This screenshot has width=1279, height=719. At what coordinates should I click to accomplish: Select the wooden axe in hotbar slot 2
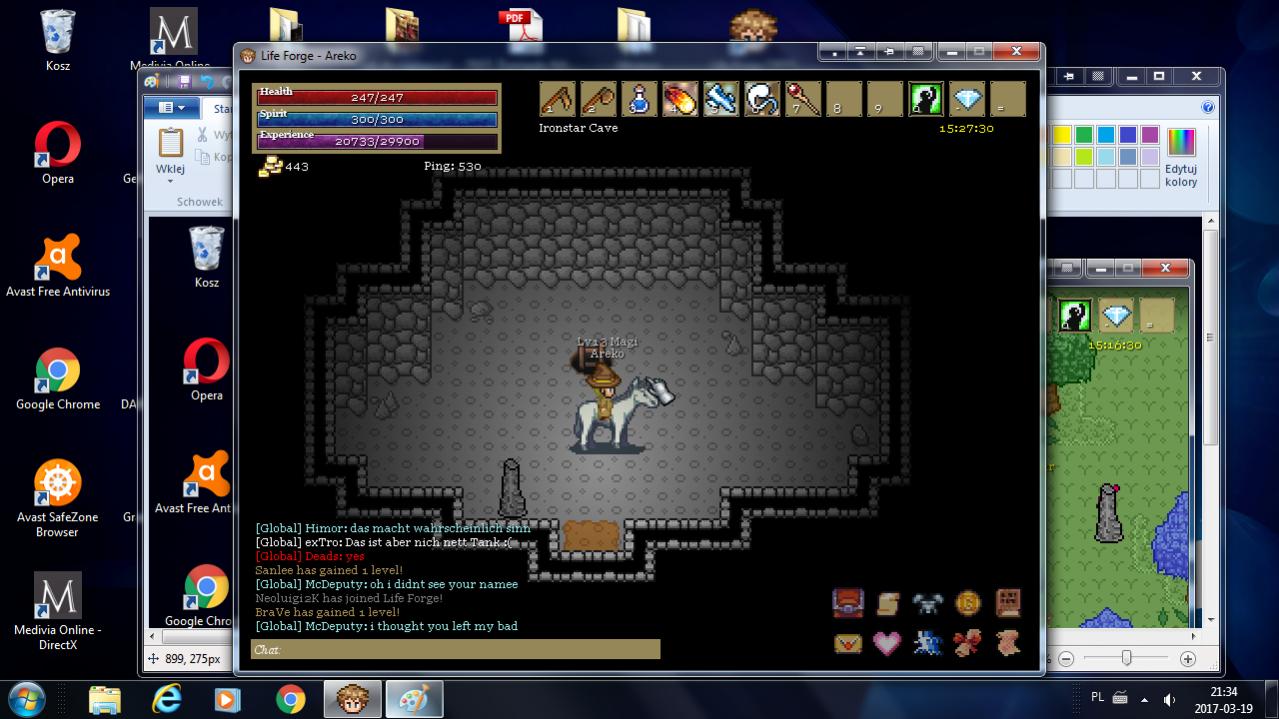598,99
